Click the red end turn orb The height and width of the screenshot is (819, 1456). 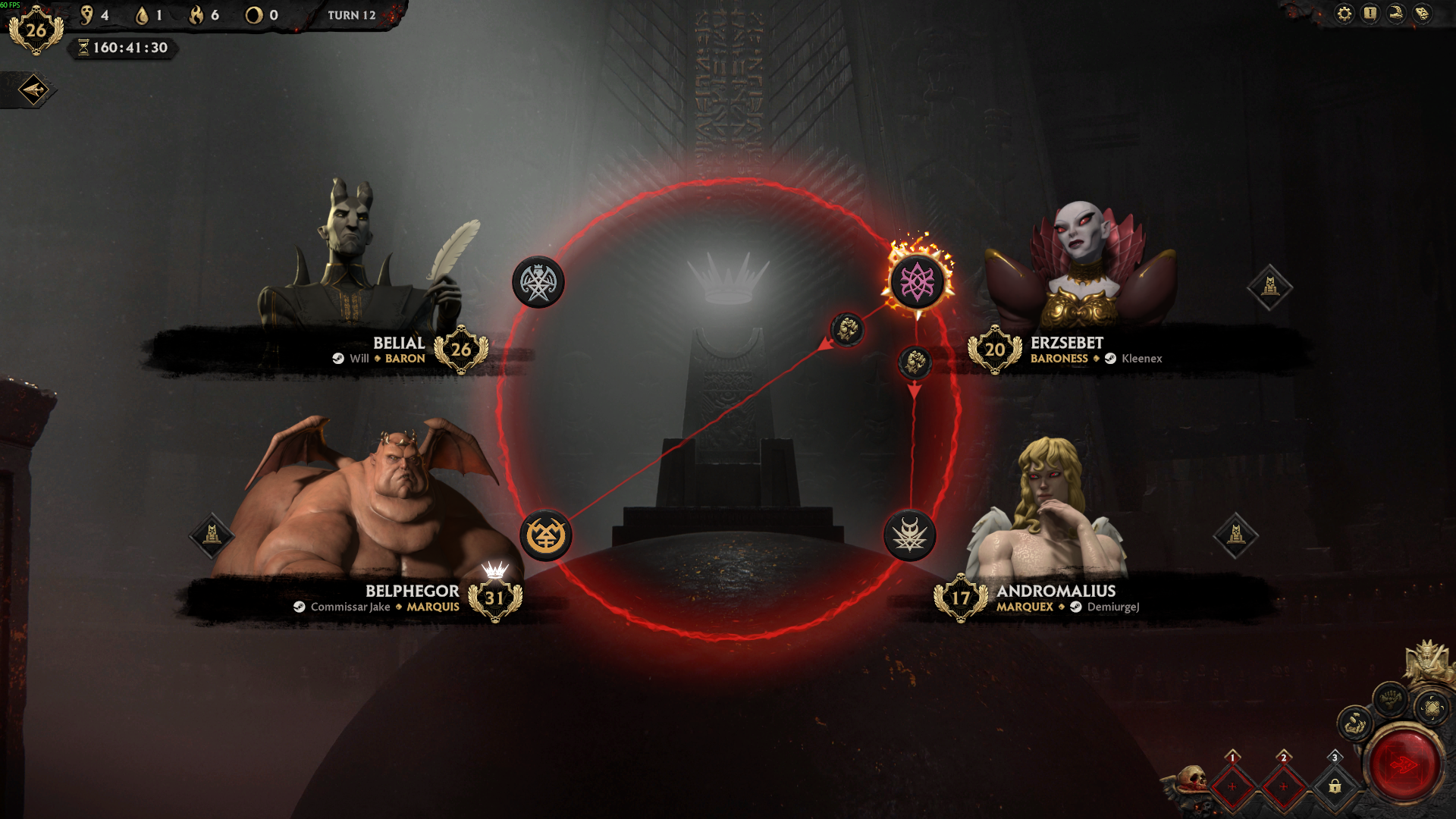[1403, 764]
